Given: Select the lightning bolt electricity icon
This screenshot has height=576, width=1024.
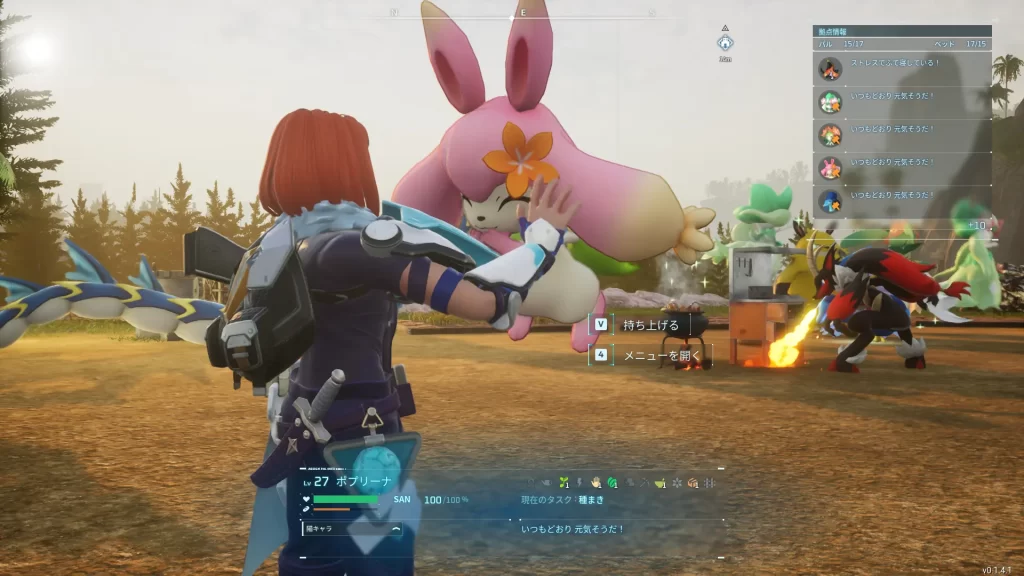Looking at the screenshot, I should click(580, 483).
